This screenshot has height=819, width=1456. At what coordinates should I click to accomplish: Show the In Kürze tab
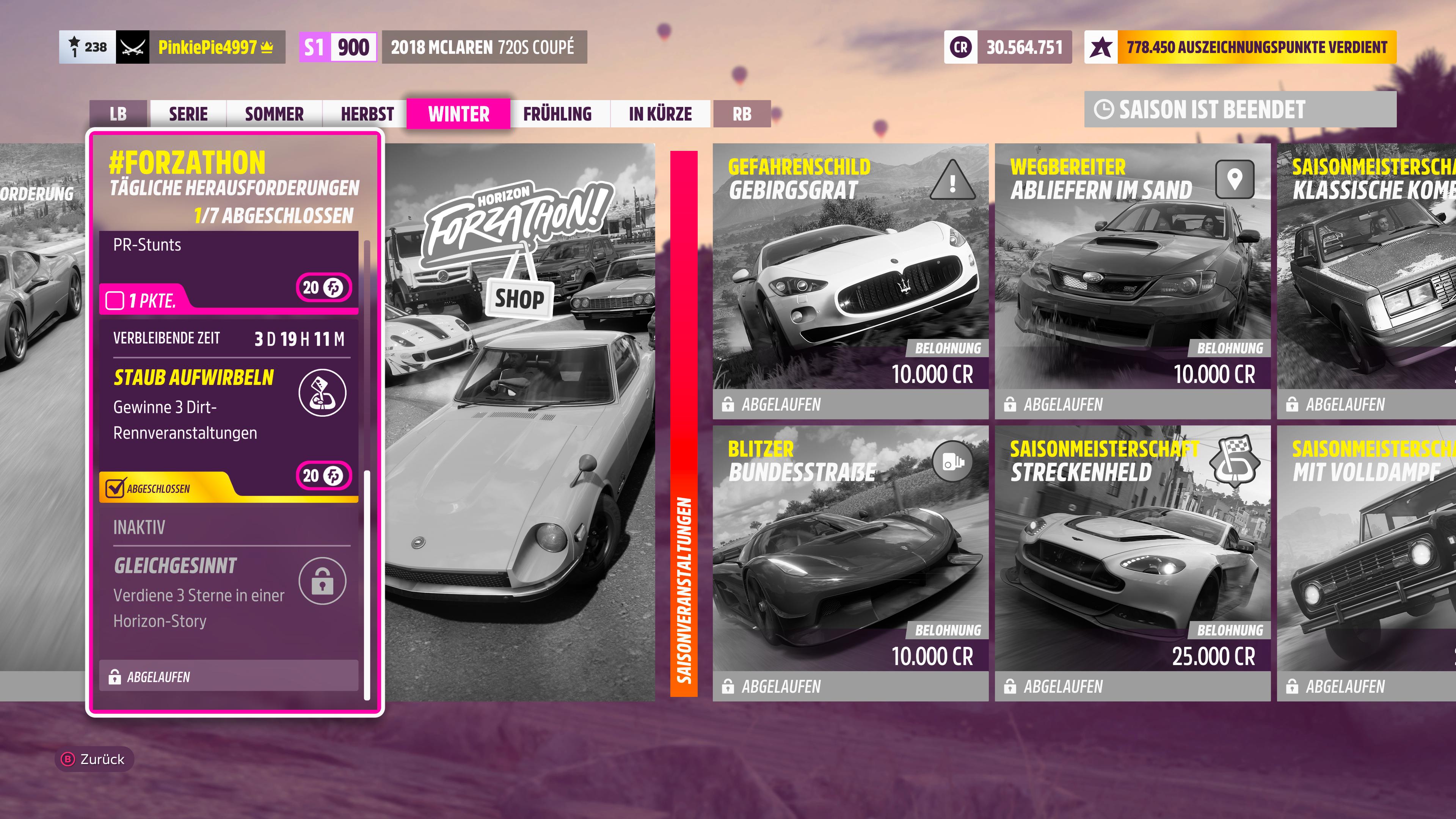pyautogui.click(x=660, y=114)
